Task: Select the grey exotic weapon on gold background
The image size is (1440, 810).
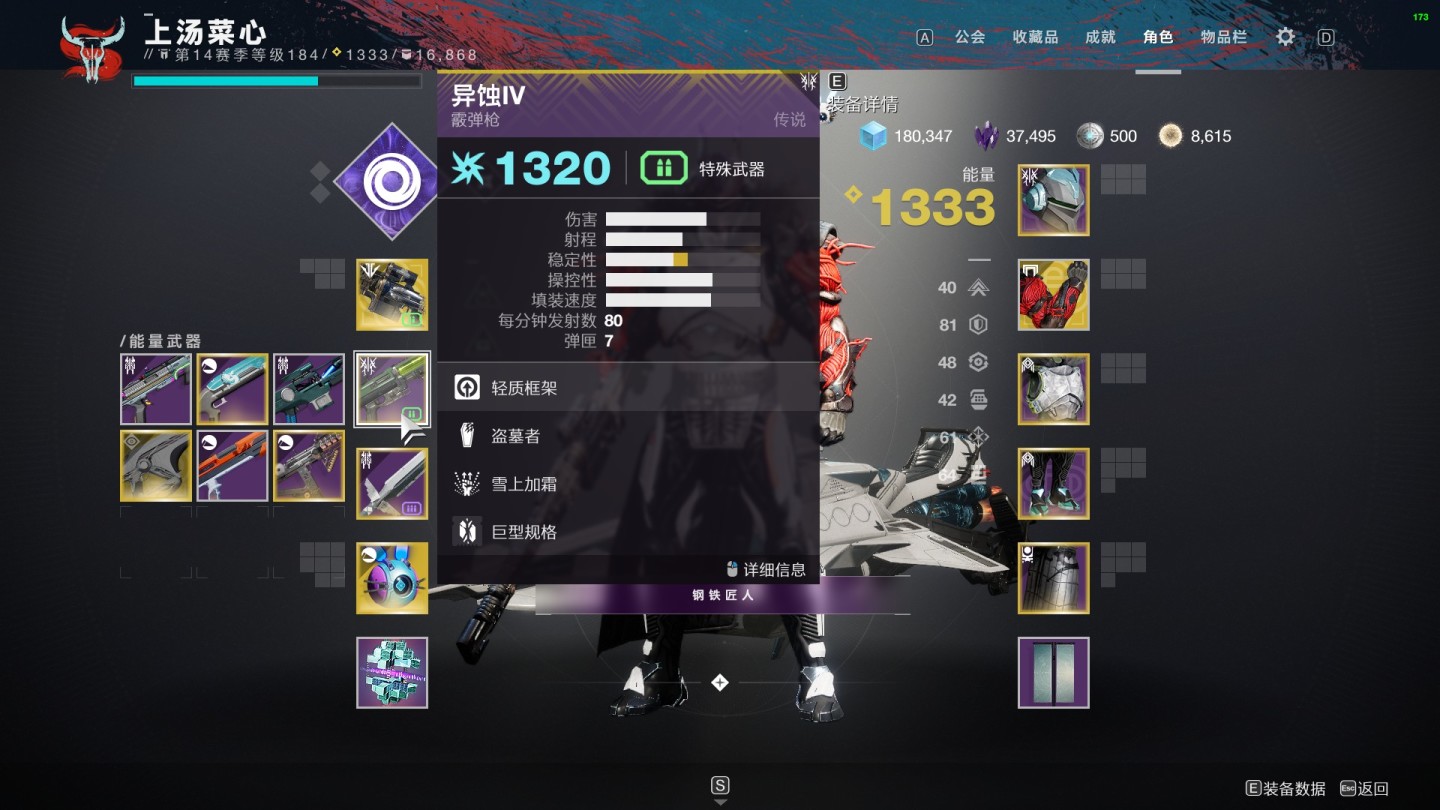Action: (156, 466)
